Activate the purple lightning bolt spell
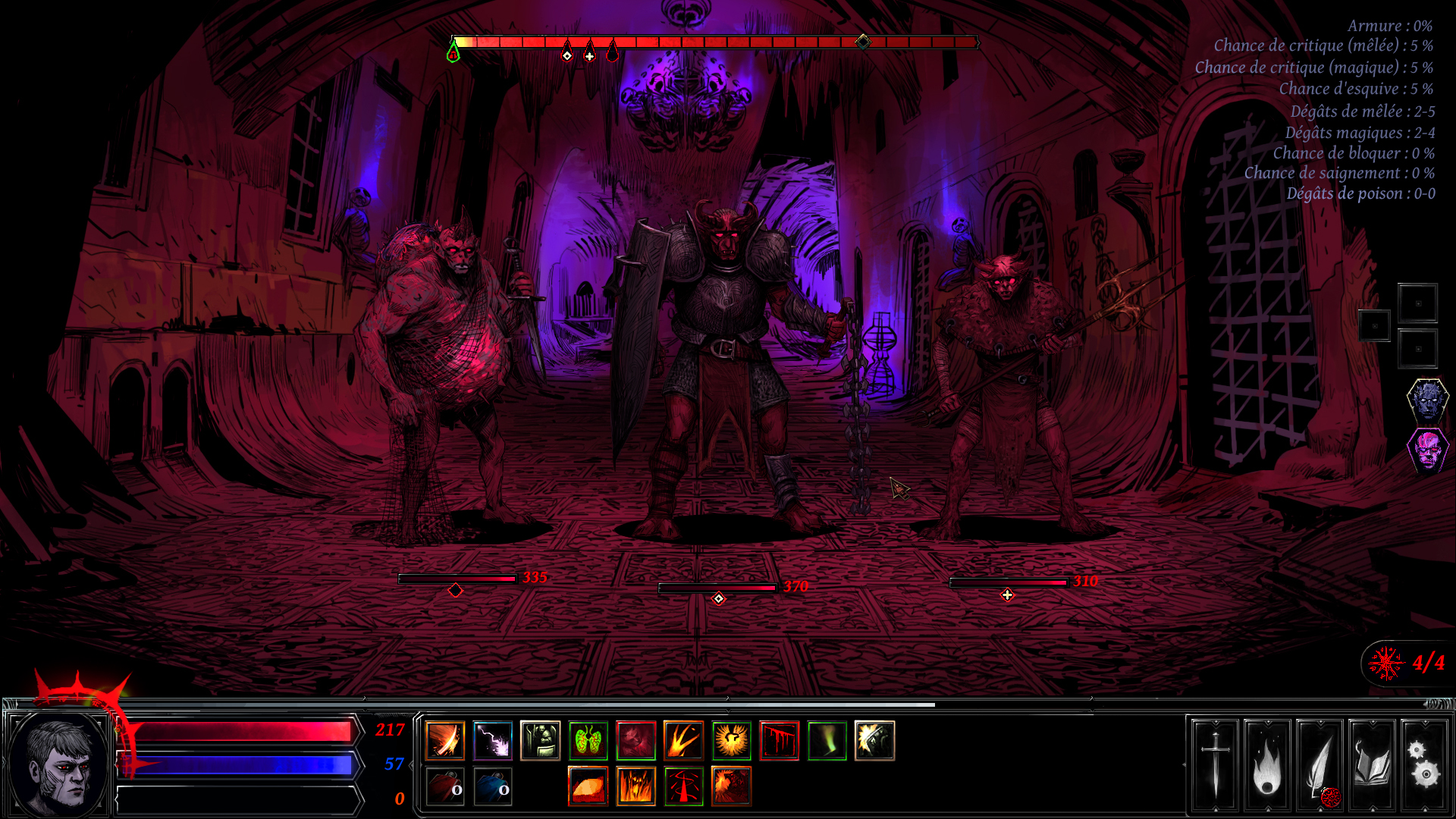Viewport: 1456px width, 819px height. point(493,741)
